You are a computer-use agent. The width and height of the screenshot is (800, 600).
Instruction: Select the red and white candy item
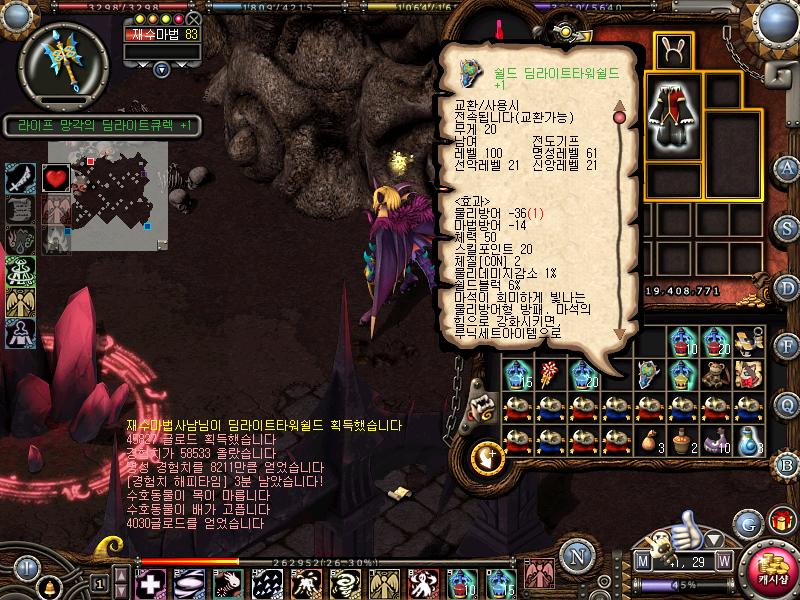pos(549,374)
